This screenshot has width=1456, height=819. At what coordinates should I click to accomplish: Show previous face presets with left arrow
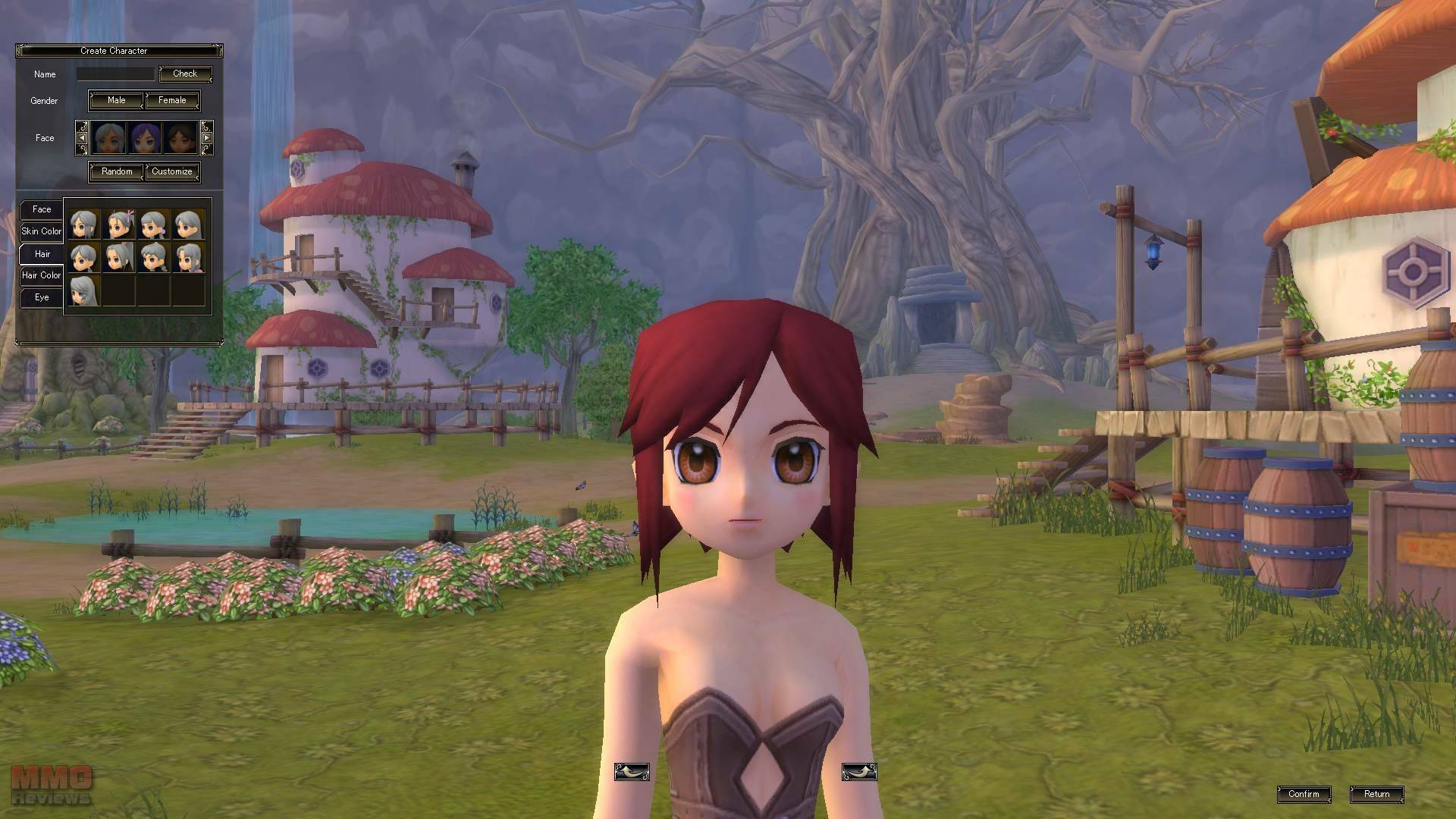click(x=82, y=138)
